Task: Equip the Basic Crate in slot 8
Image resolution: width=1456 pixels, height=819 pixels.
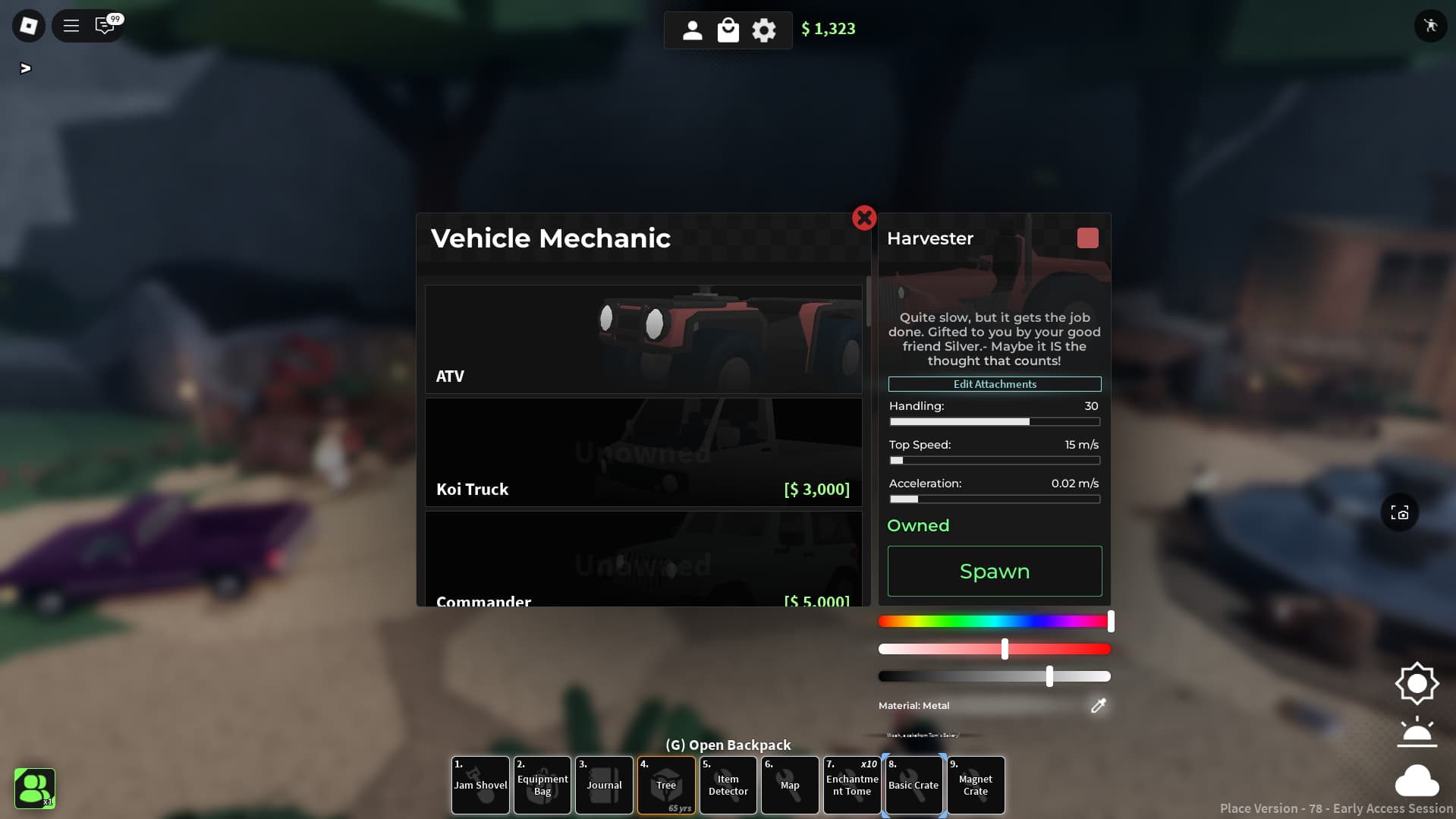Action: pyautogui.click(x=914, y=785)
